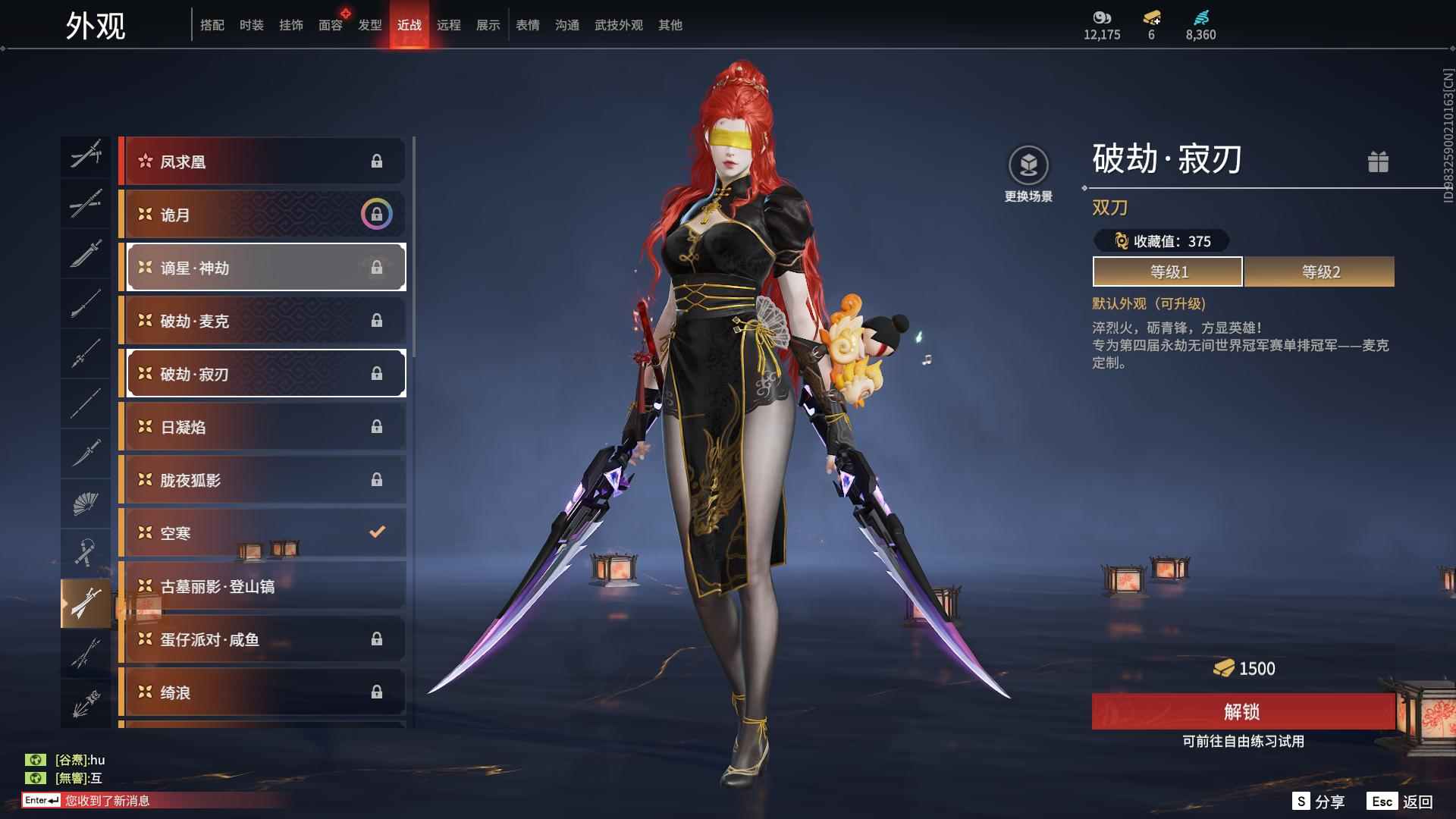Click the red 解锁 unlock button
1456x819 pixels.
pos(1242,711)
